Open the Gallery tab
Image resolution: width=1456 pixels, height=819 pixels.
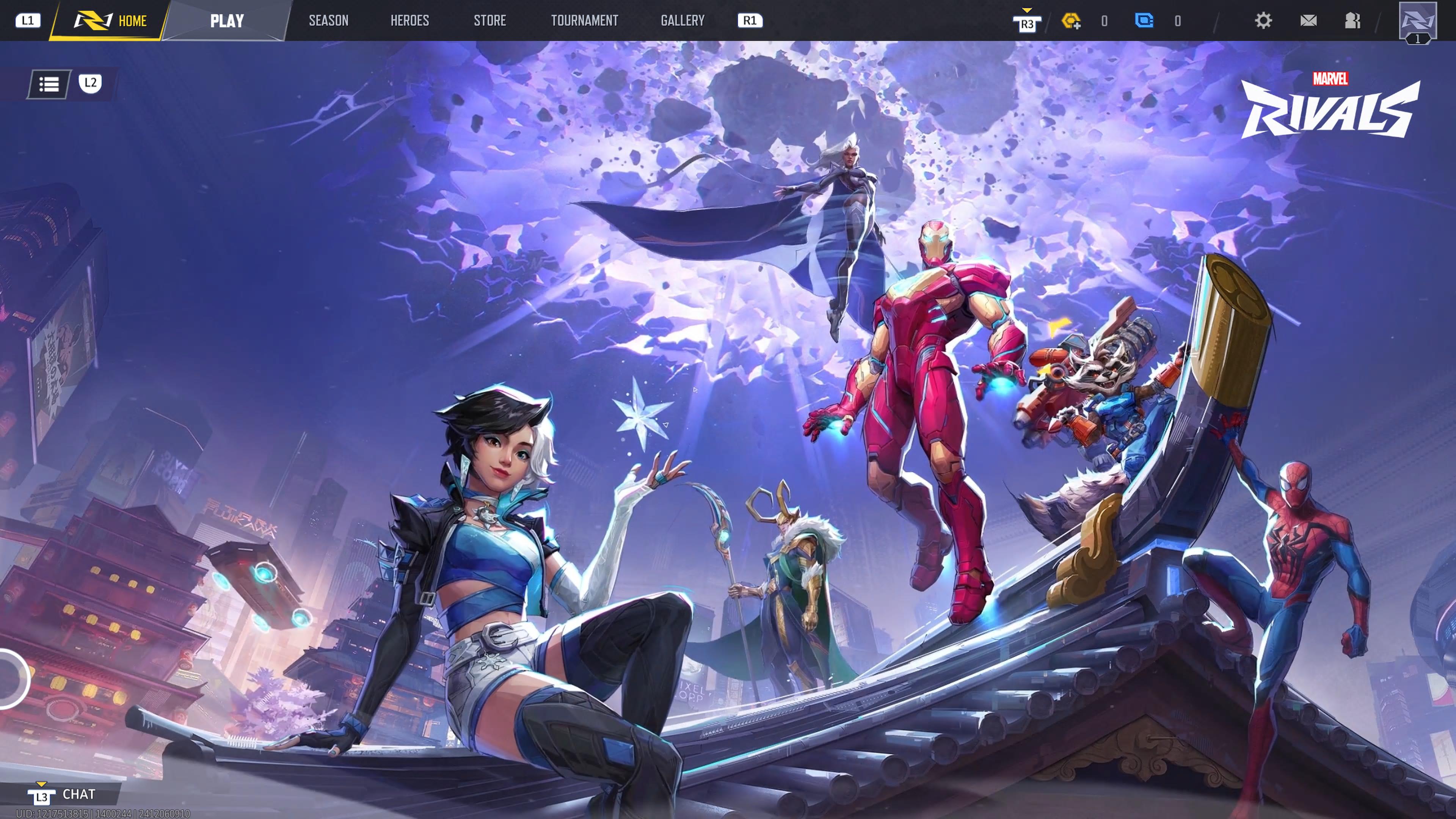coord(682,21)
